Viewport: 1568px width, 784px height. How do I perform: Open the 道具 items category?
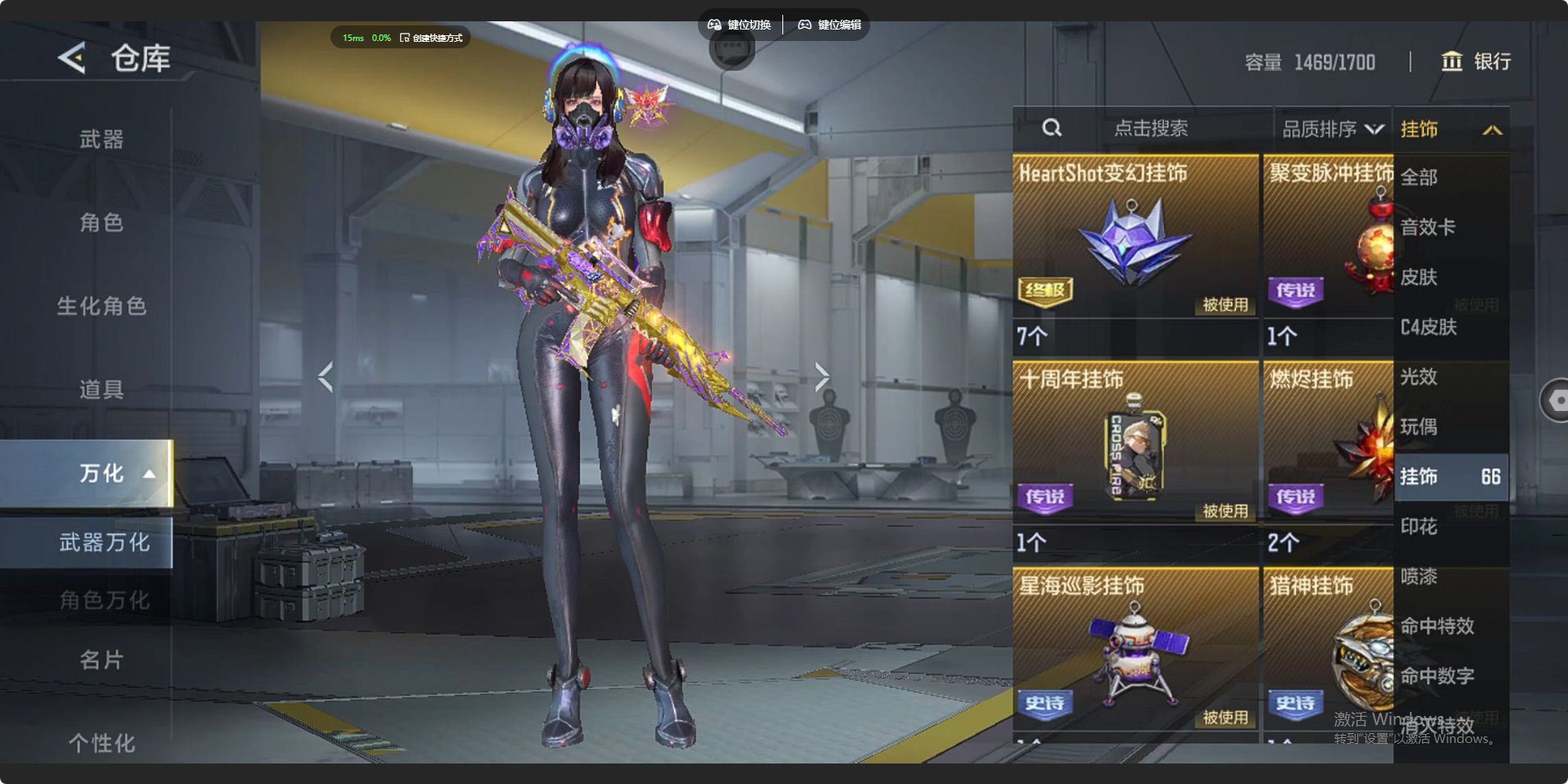(101, 389)
